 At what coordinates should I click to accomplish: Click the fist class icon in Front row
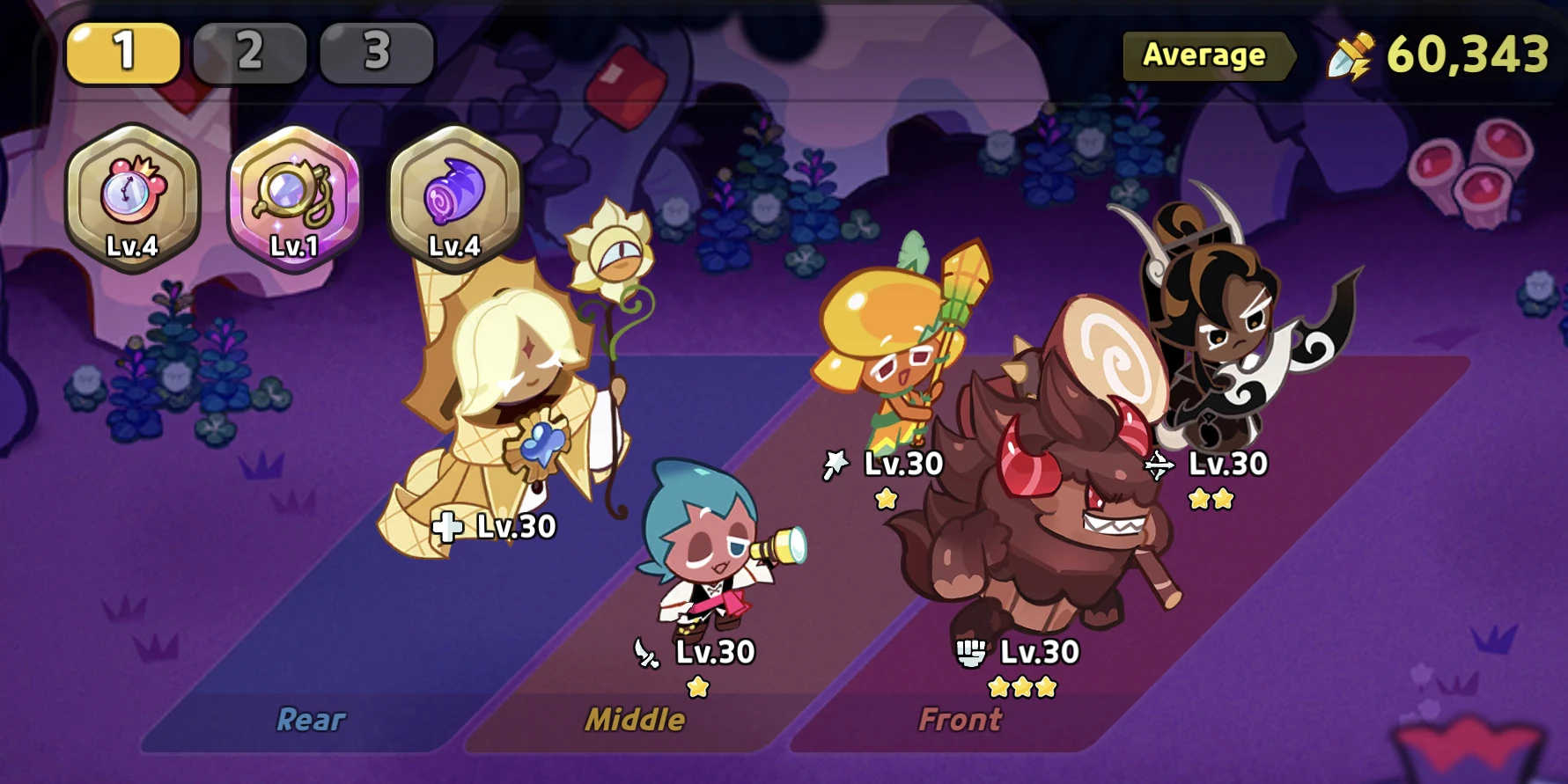tap(972, 653)
